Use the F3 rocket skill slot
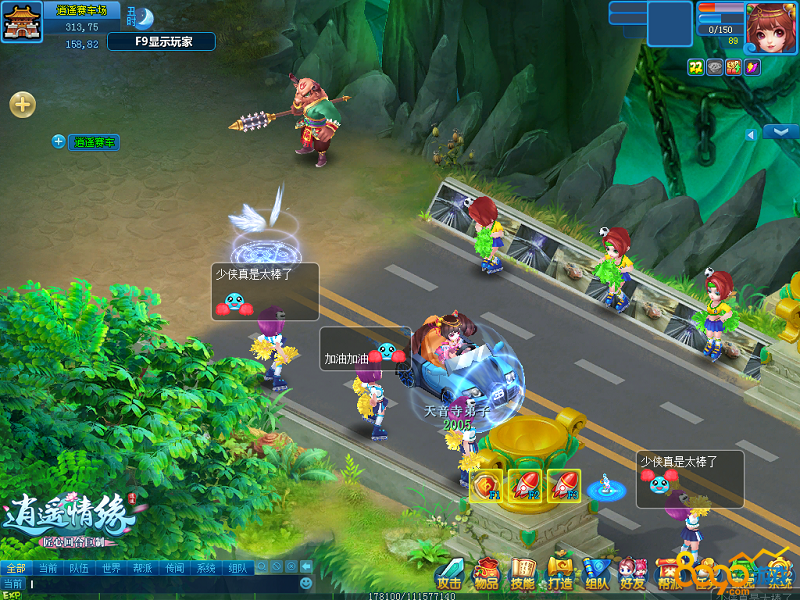The width and height of the screenshot is (800, 600). coord(563,486)
